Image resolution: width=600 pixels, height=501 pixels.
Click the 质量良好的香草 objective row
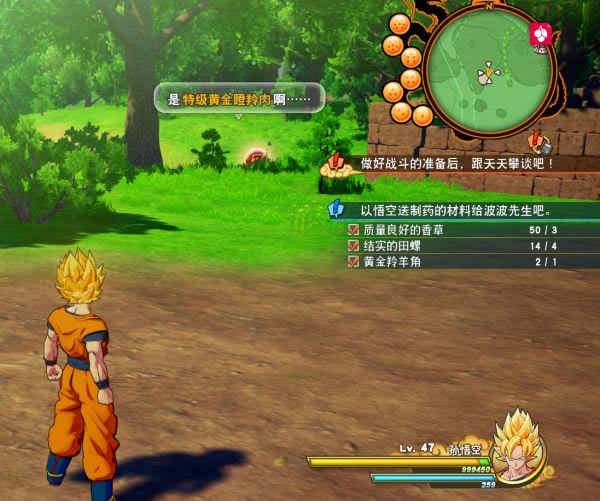462,230
